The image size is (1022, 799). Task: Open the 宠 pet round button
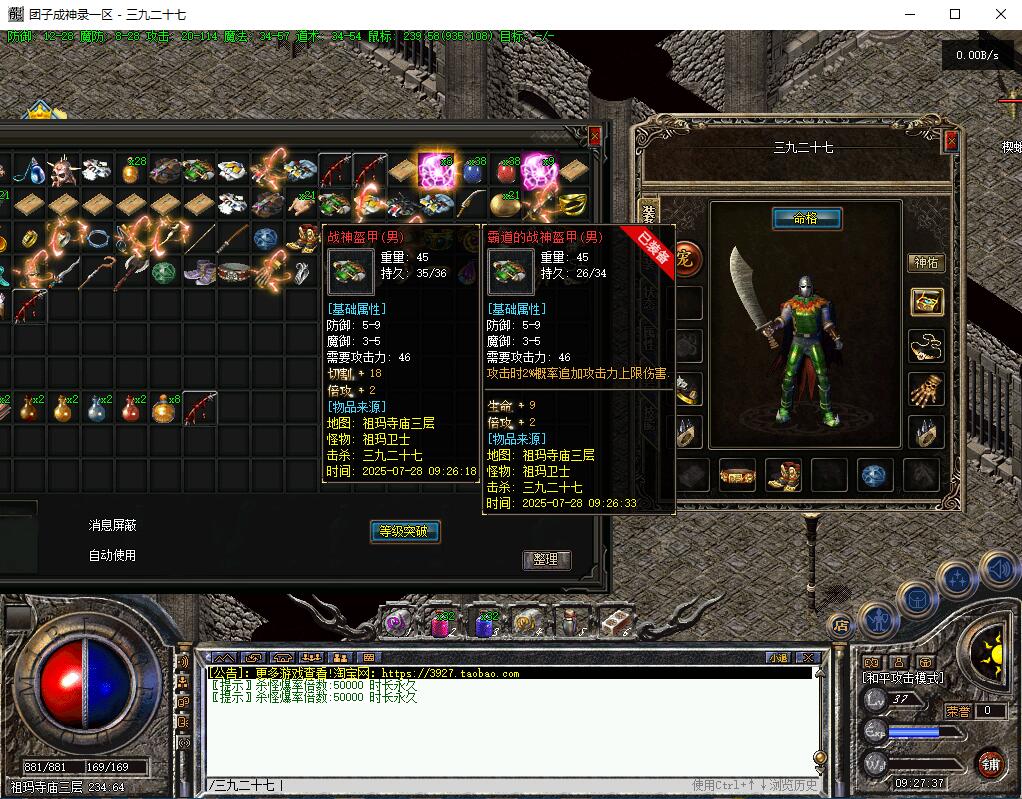pos(686,259)
